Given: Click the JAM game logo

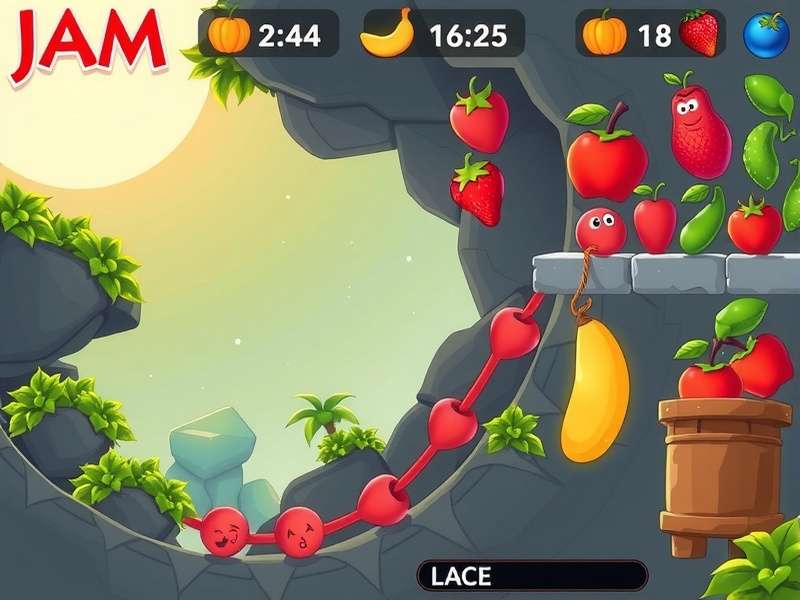Looking at the screenshot, I should coord(87,43).
